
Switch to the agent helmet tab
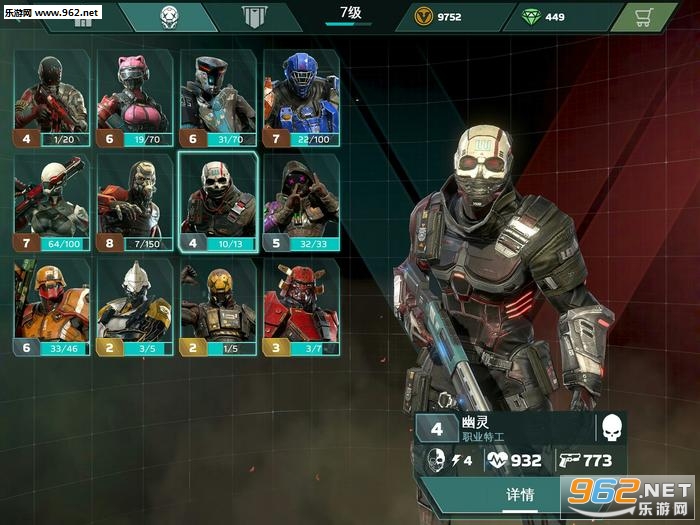169,16
